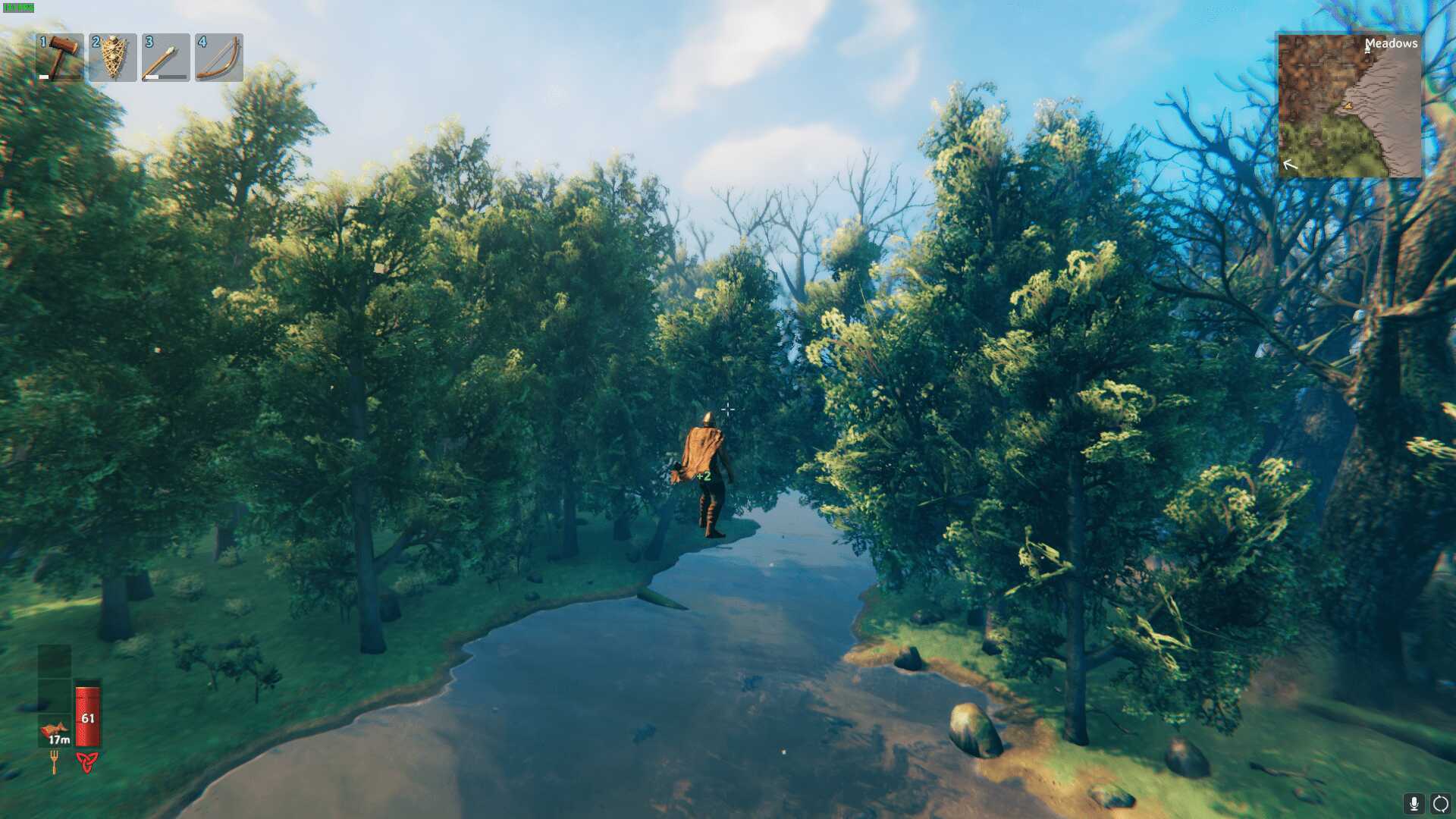
Task: Select the hammer in hotbar slot 1
Action: (x=61, y=58)
